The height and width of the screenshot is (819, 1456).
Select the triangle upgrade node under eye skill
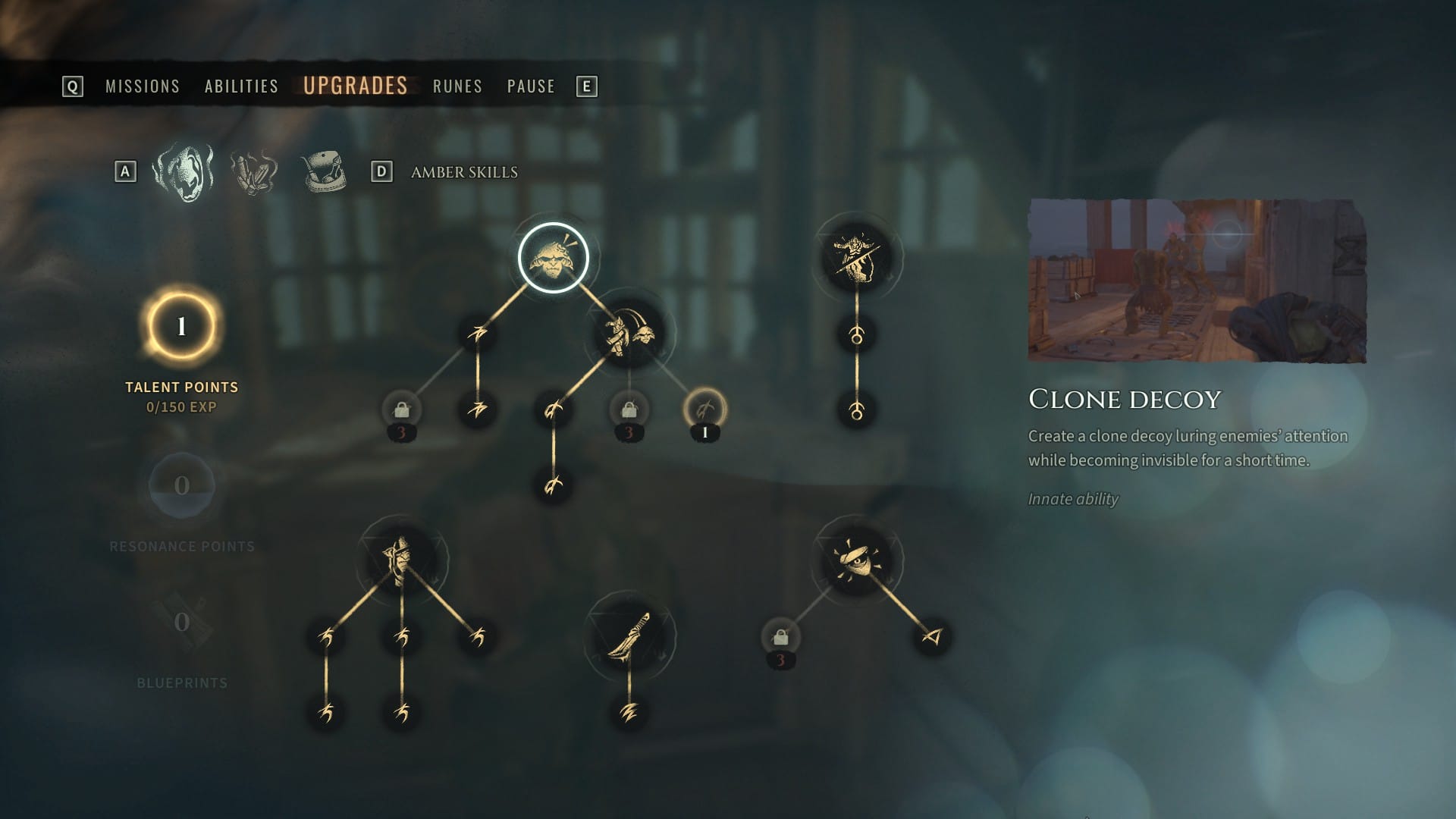932,637
